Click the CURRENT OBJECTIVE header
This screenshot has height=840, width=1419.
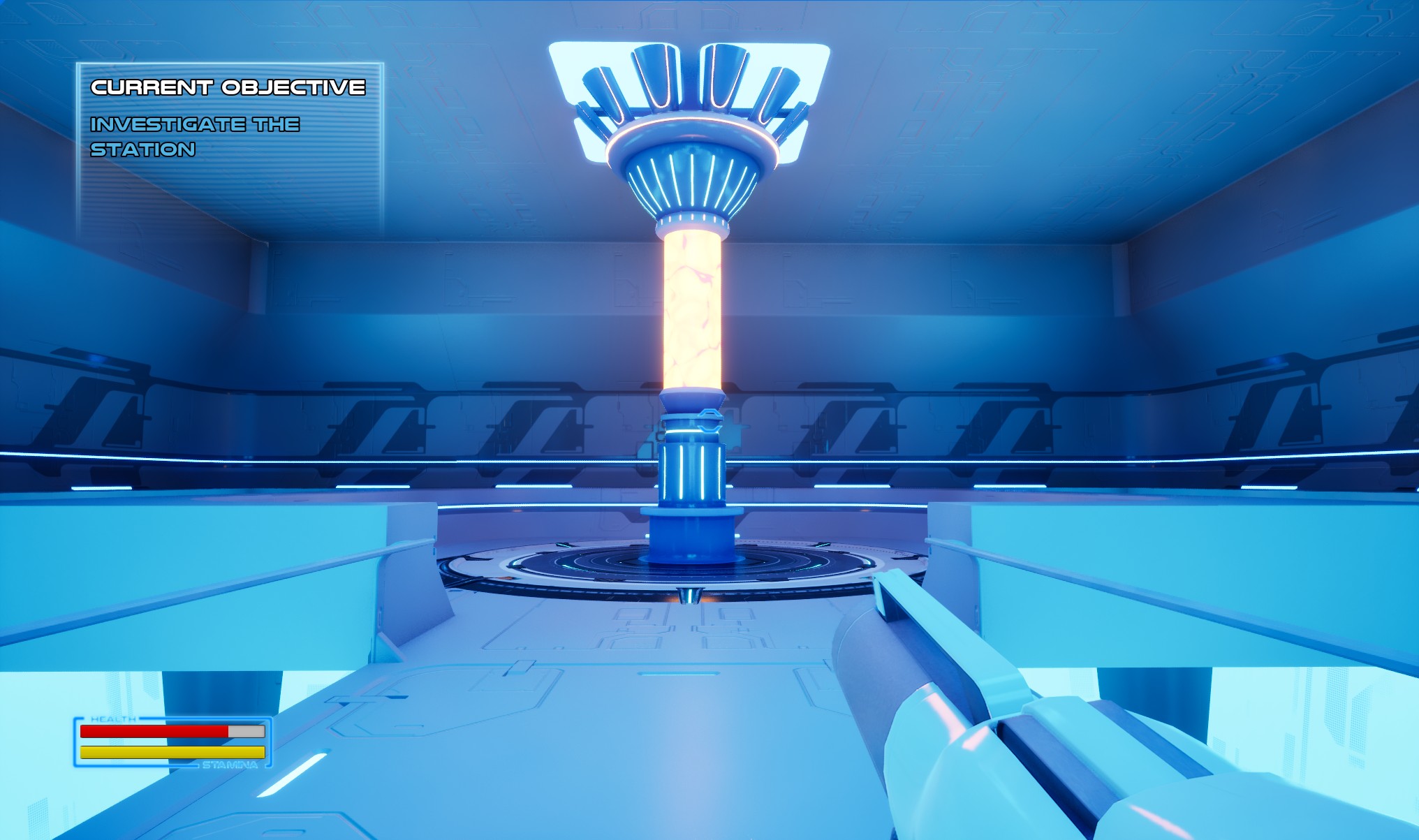pyautogui.click(x=227, y=87)
